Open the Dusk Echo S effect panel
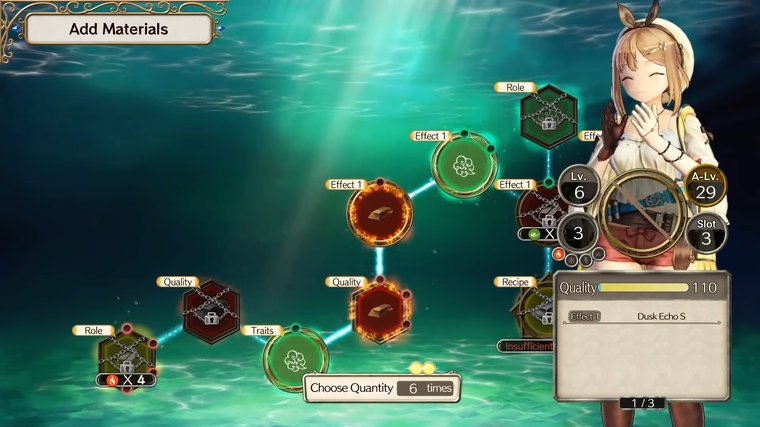Image resolution: width=760 pixels, height=427 pixels. [643, 317]
